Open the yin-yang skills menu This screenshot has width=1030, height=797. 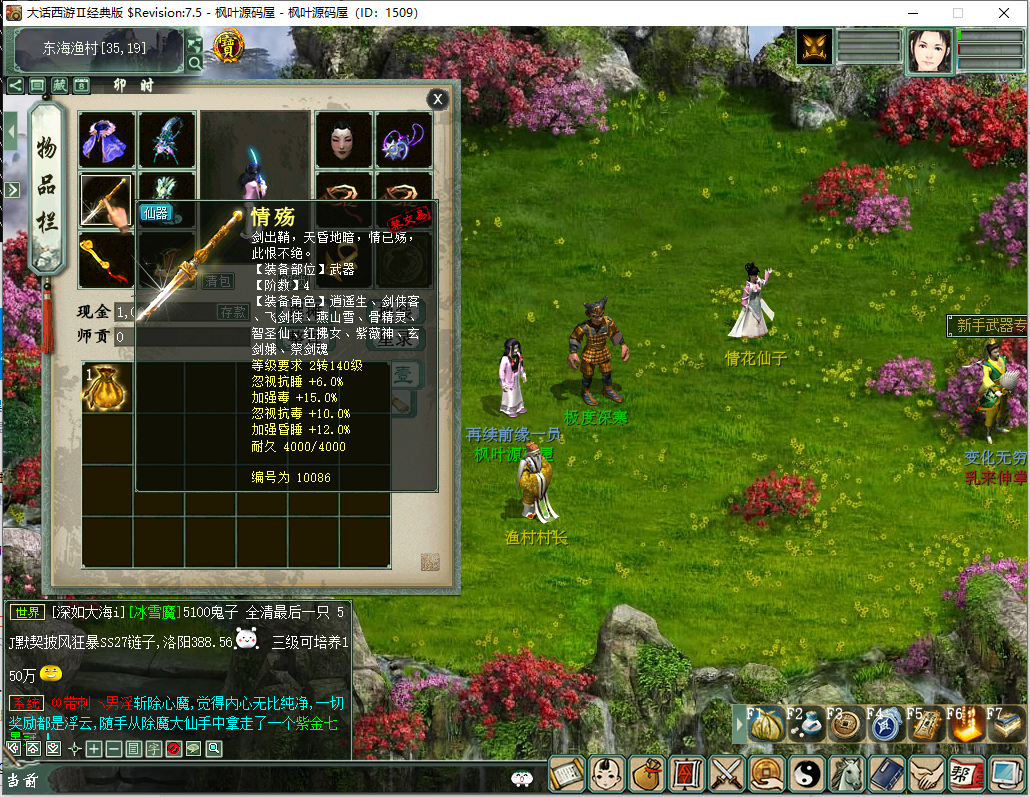point(807,774)
